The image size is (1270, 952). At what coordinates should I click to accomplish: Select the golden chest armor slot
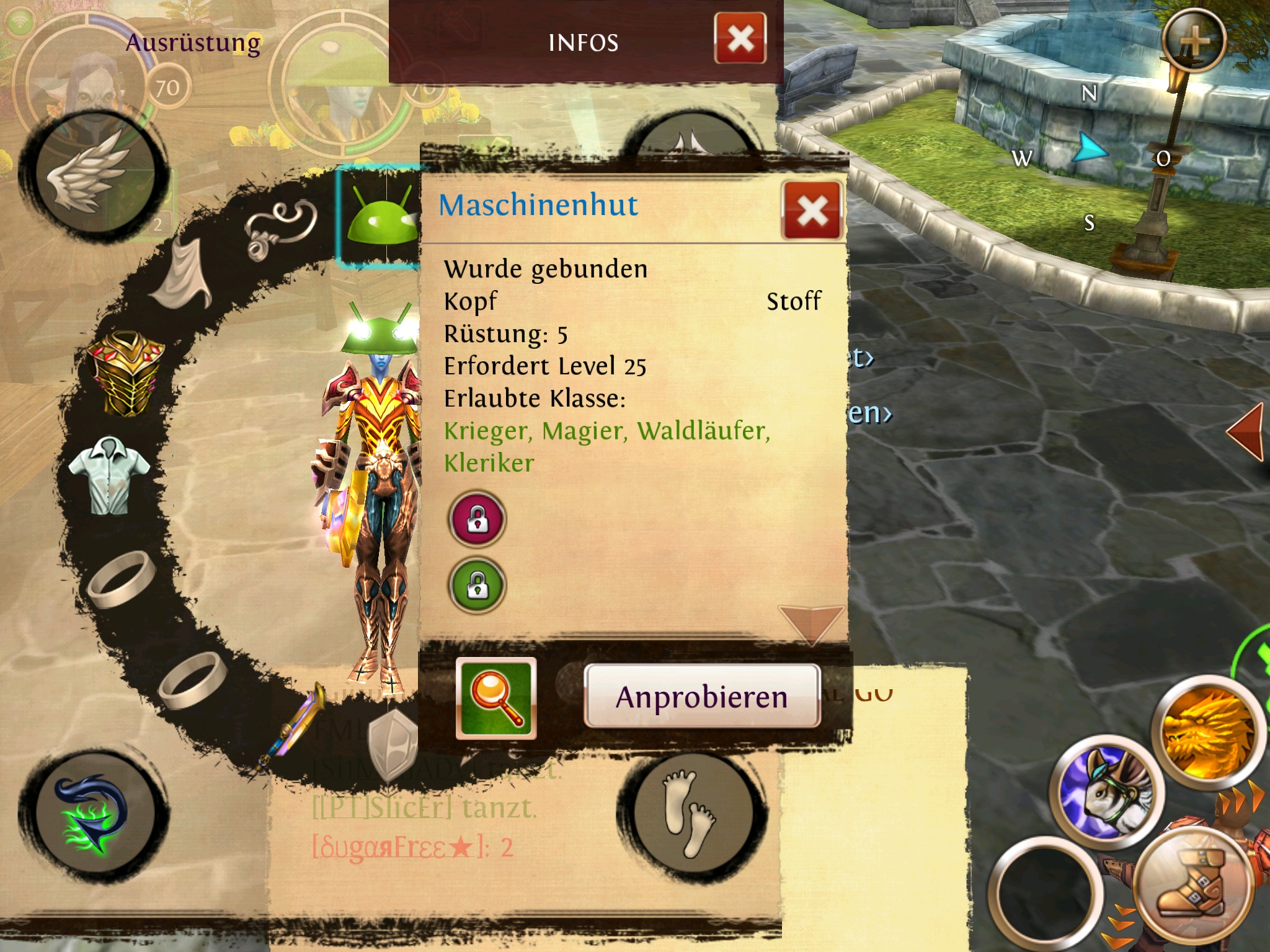coord(127,372)
